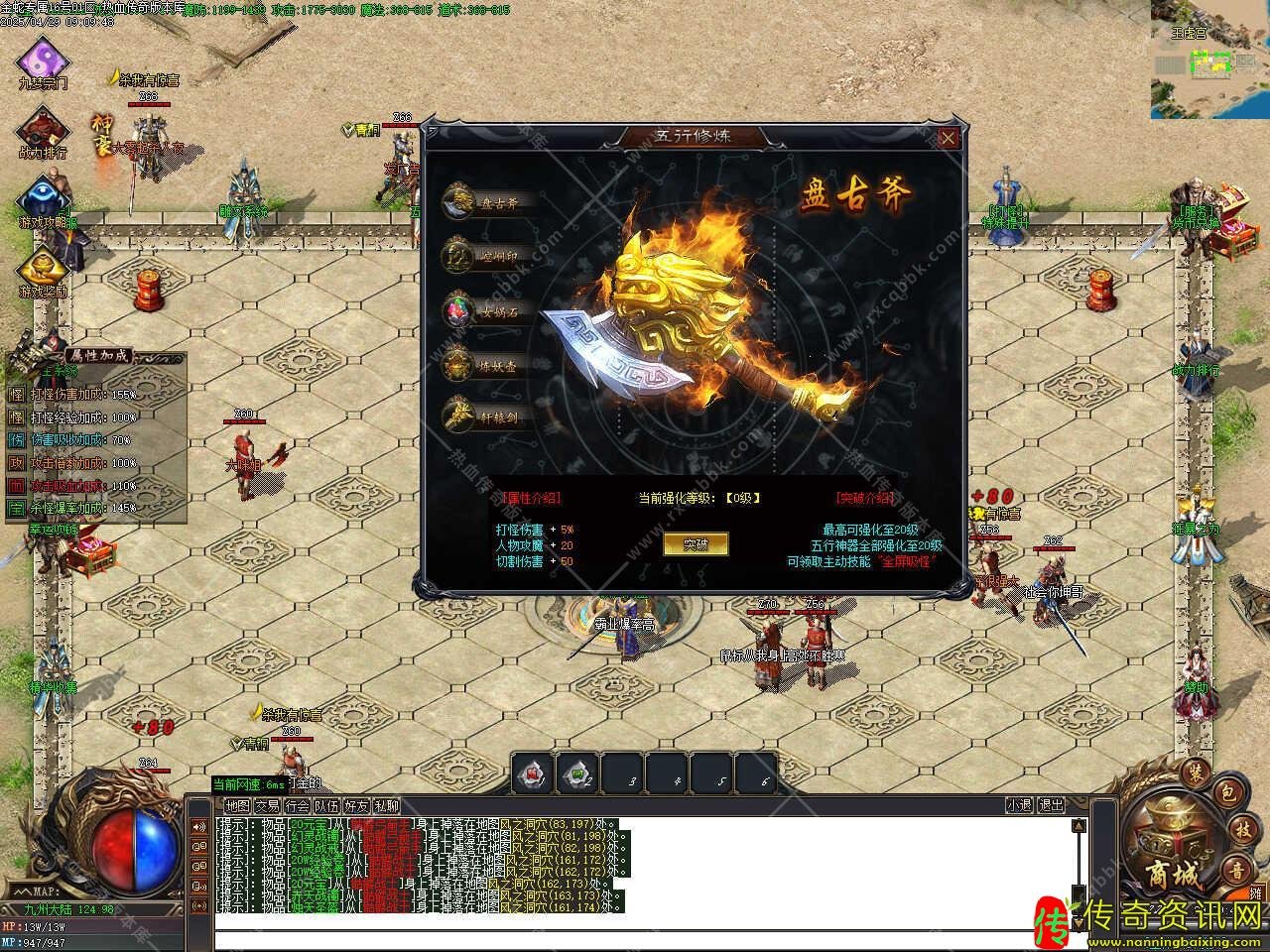The image size is (1270, 952).
Task: Open the 游戏奖励 rewards icon
Action: click(x=43, y=268)
